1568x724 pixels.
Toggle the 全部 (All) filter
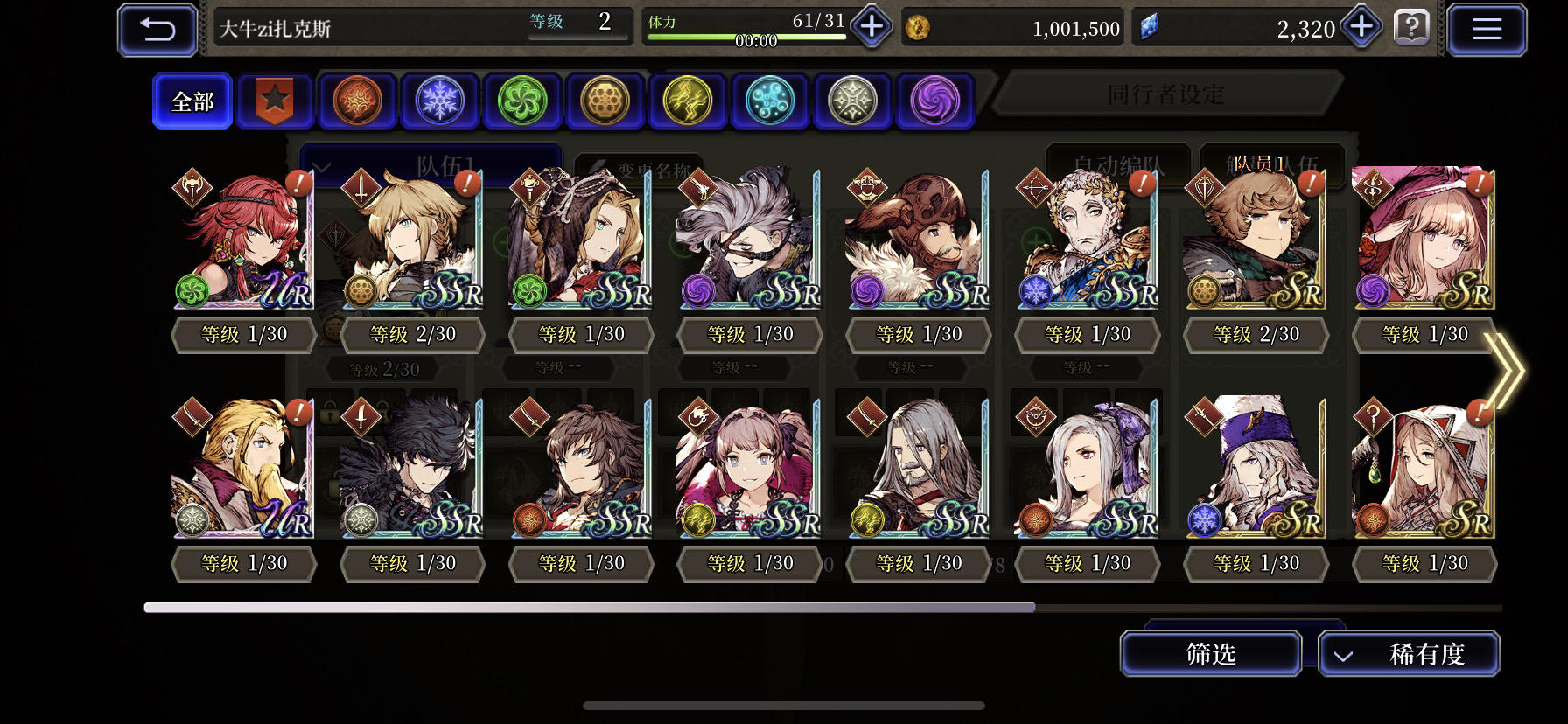(x=192, y=101)
